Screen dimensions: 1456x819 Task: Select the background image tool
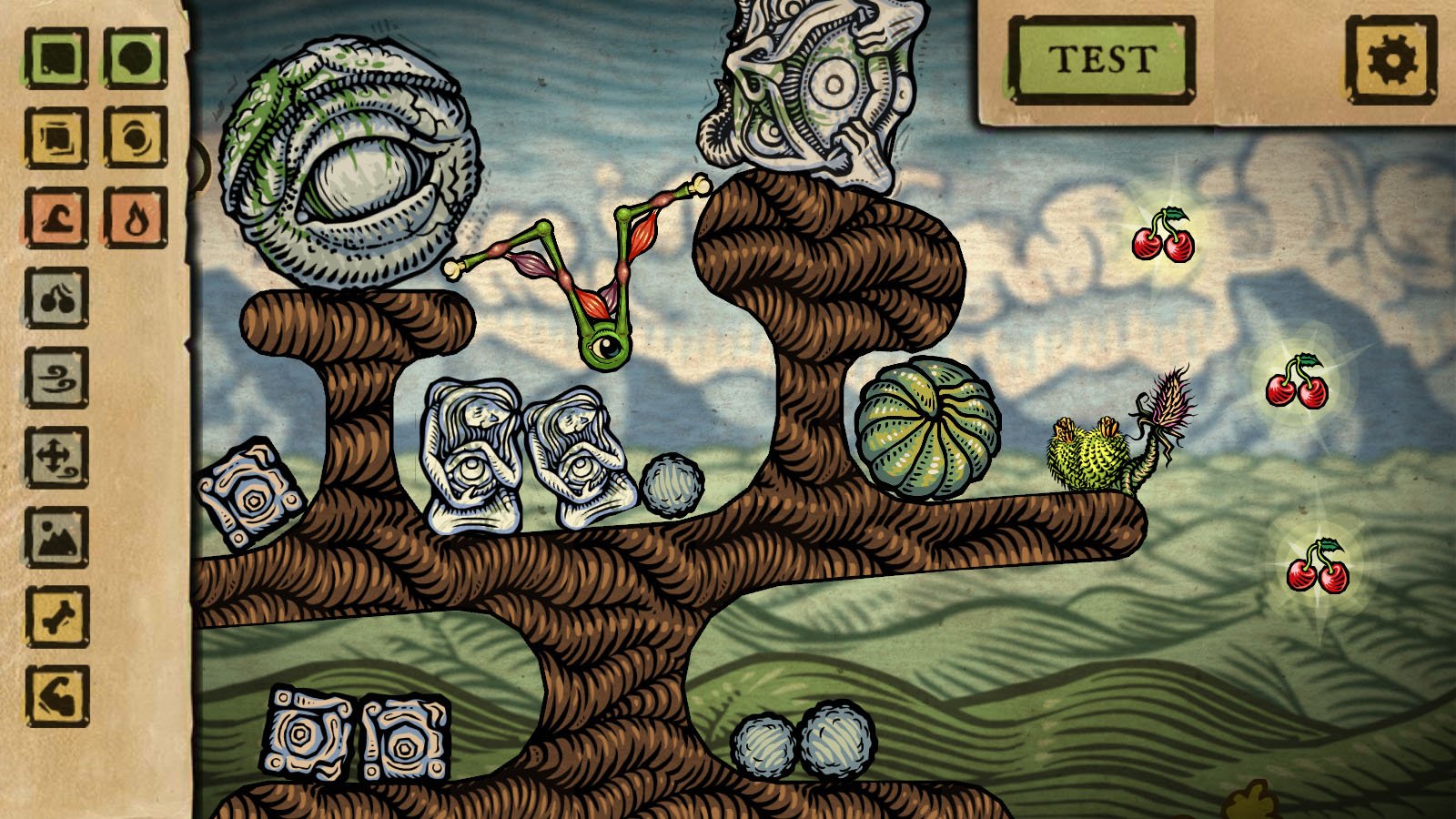click(56, 537)
